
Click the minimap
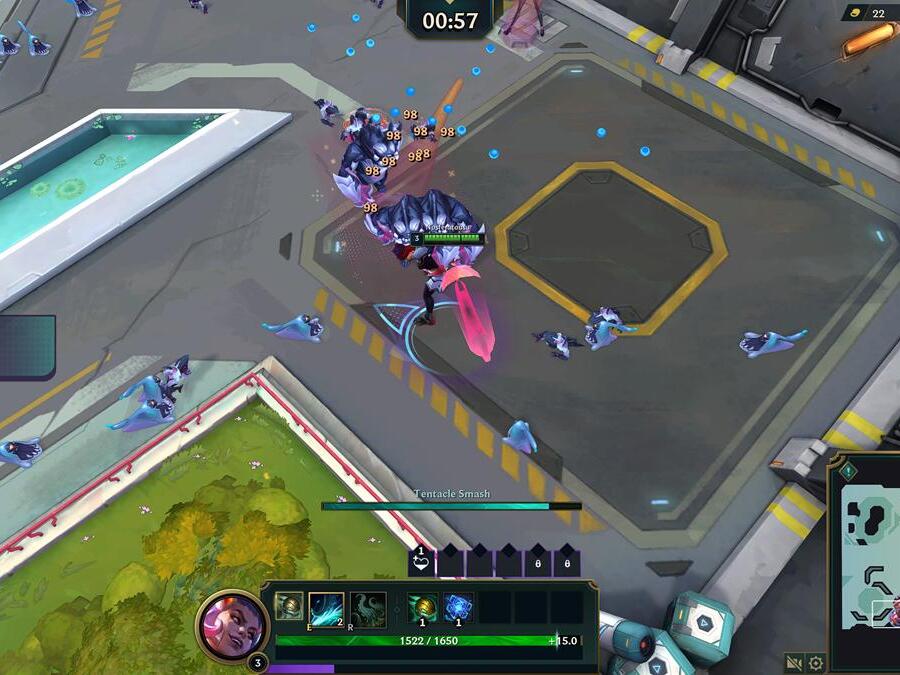(869, 558)
